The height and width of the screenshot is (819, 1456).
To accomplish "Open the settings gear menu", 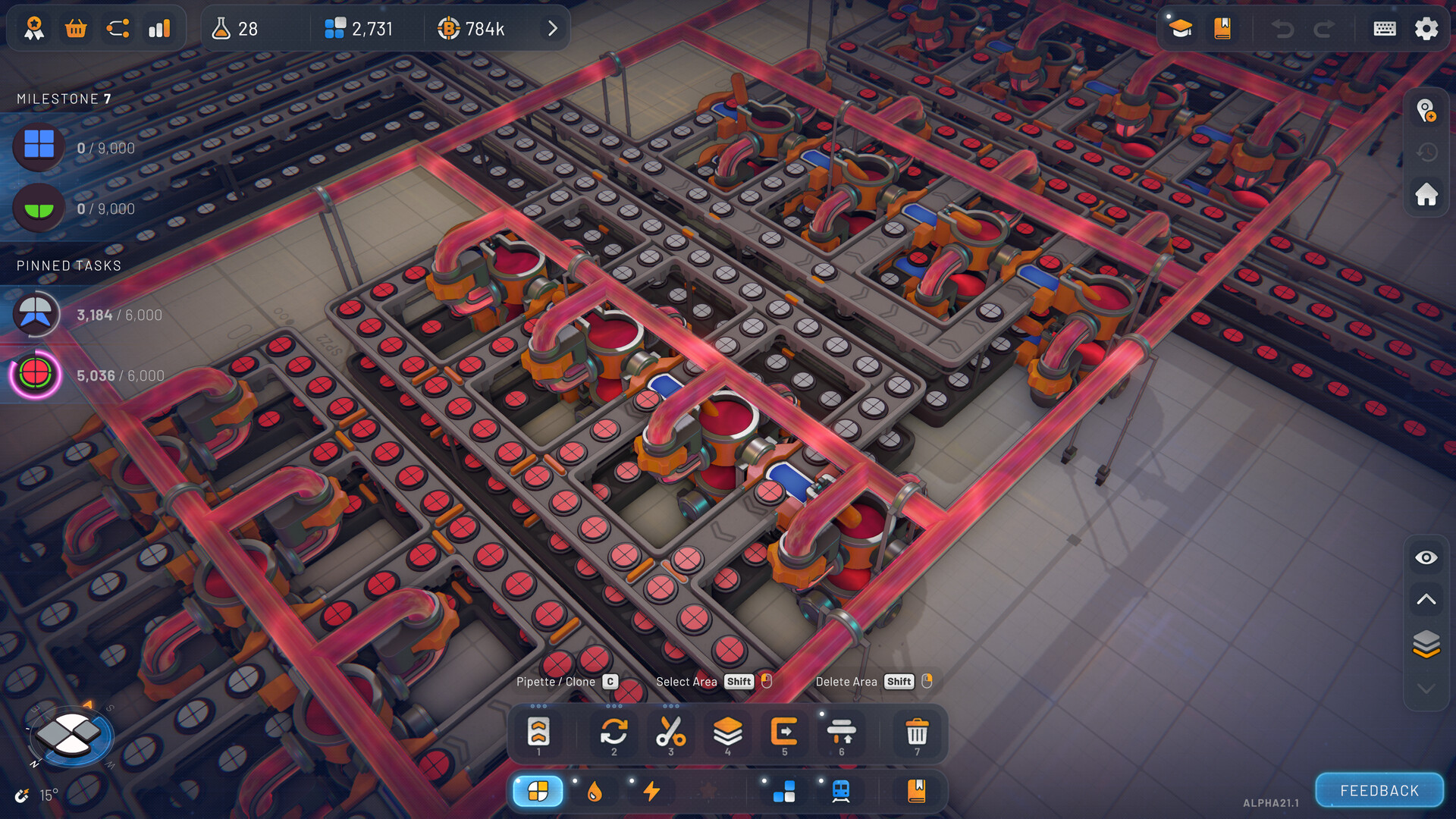I will 1426,28.
